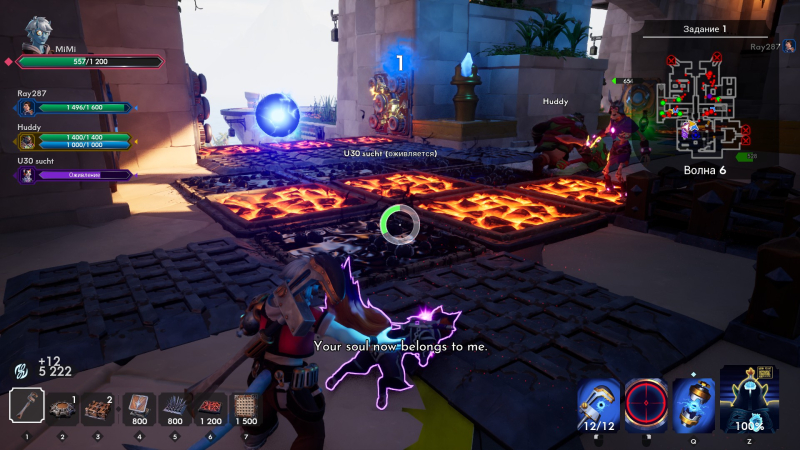
Task: Select teammate U30 sucht's portrait
Action: 26,175
